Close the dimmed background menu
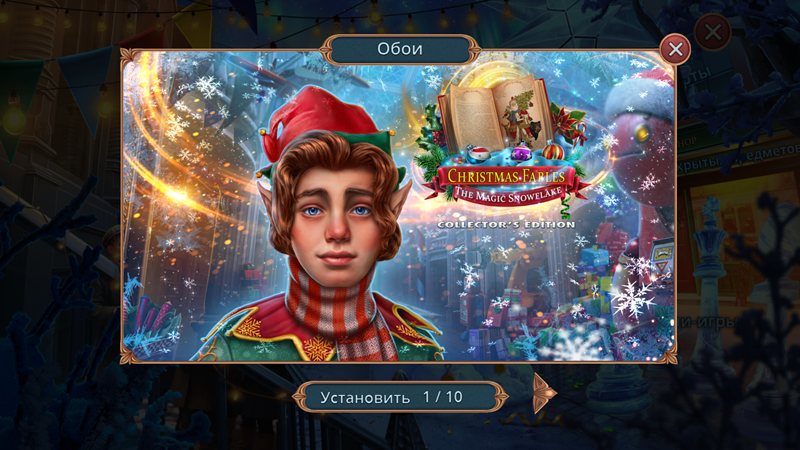The image size is (800, 450). pos(712,32)
